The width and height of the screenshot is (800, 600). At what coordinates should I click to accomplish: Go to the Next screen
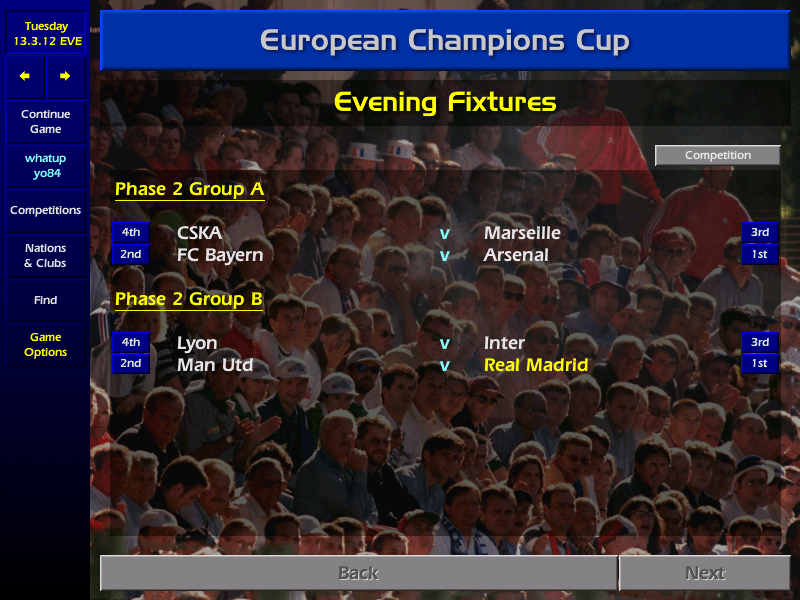(x=704, y=573)
